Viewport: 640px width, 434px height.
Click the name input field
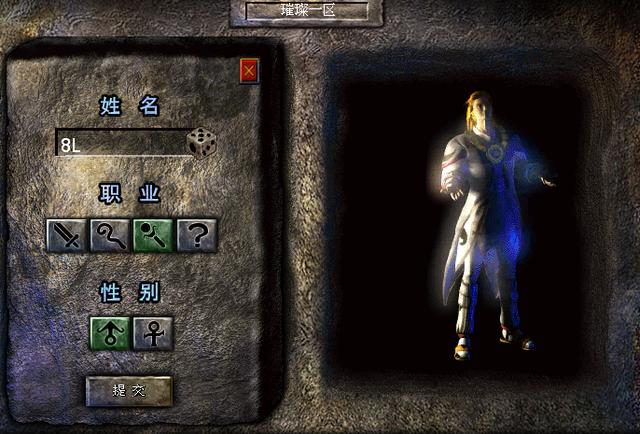pos(120,144)
